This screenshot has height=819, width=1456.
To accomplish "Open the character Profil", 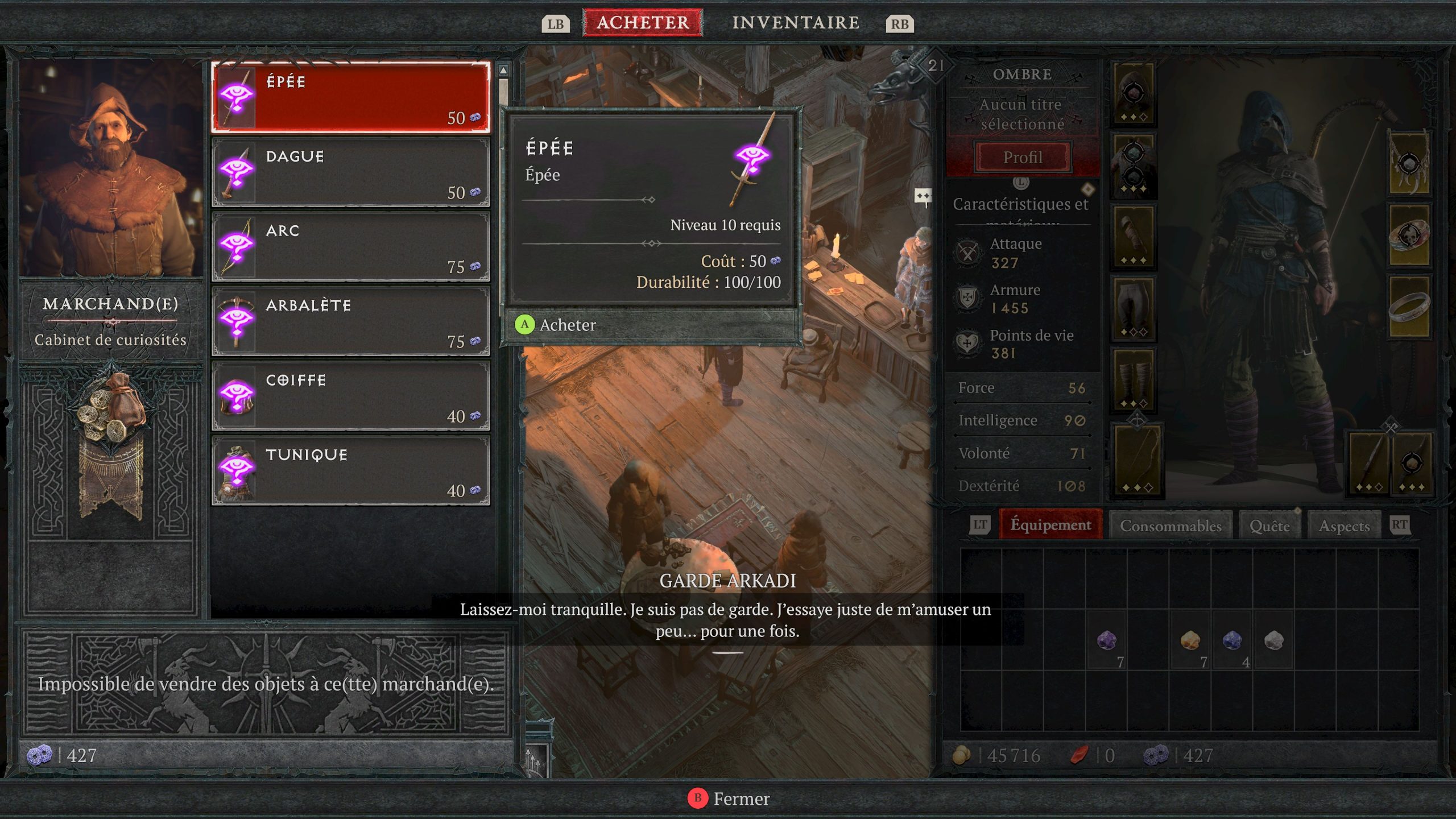I will (x=1023, y=157).
